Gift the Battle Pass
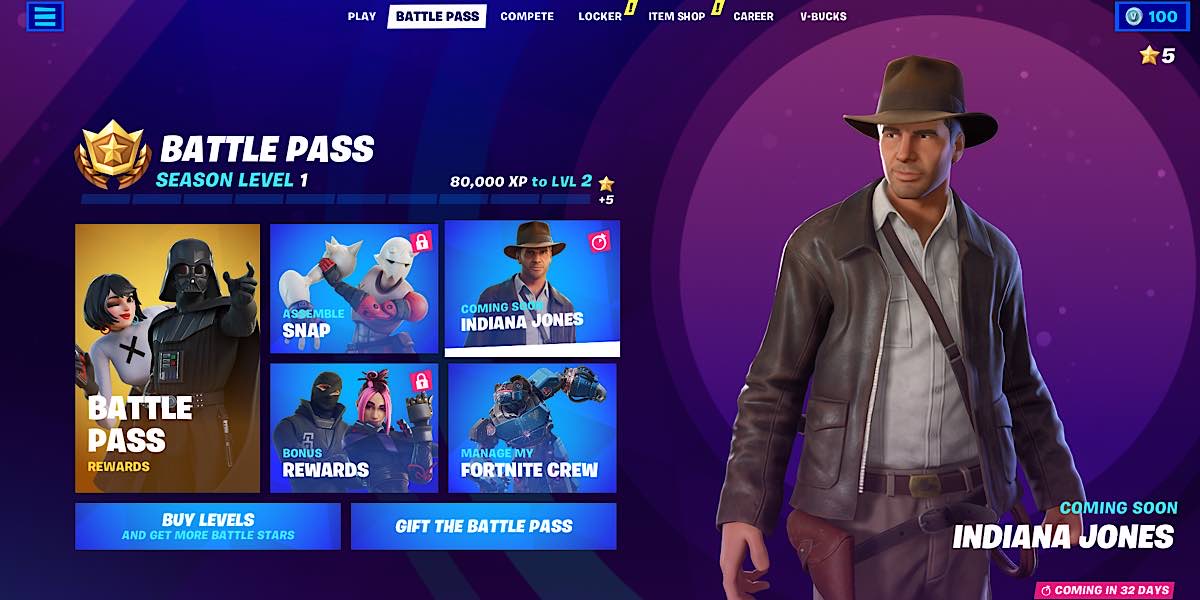The height and width of the screenshot is (600, 1200). [x=484, y=526]
